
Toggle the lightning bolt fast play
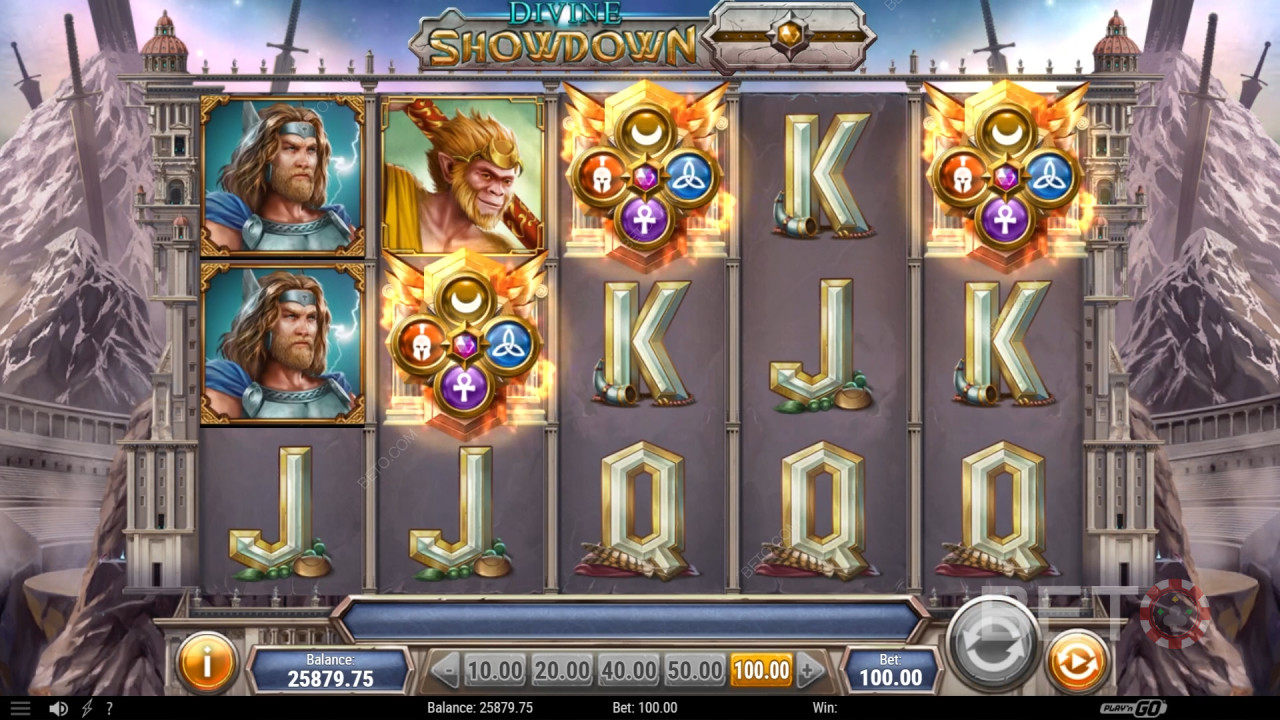87,708
